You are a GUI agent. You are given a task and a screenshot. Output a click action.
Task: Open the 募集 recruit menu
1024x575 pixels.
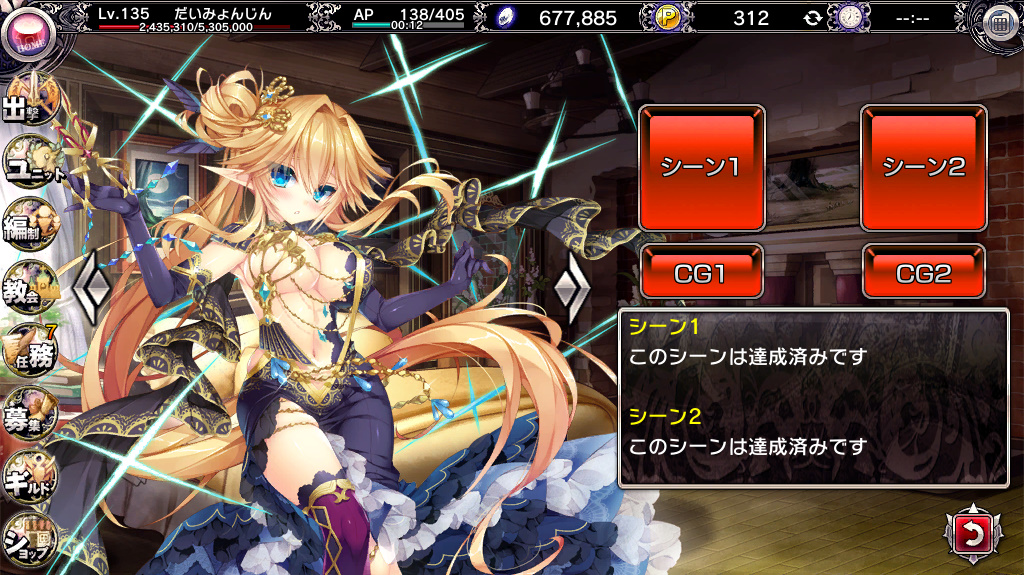[30, 412]
